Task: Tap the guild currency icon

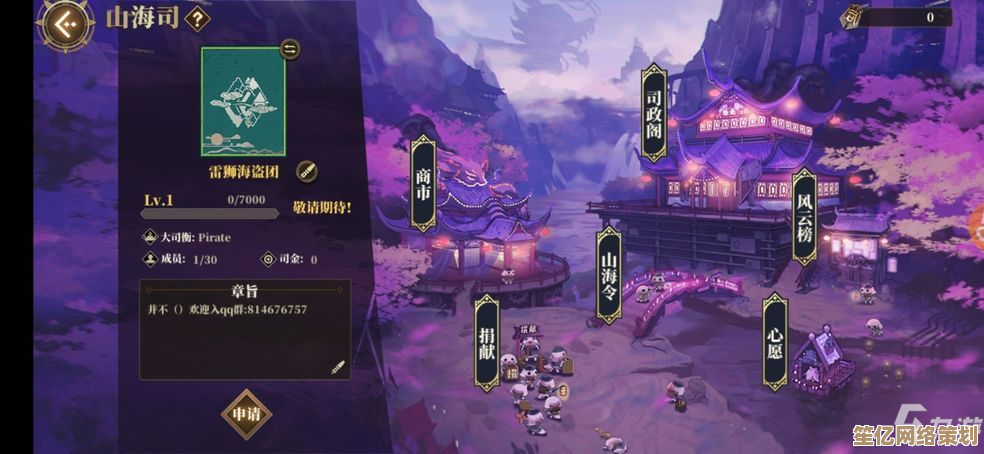Action: [853, 16]
